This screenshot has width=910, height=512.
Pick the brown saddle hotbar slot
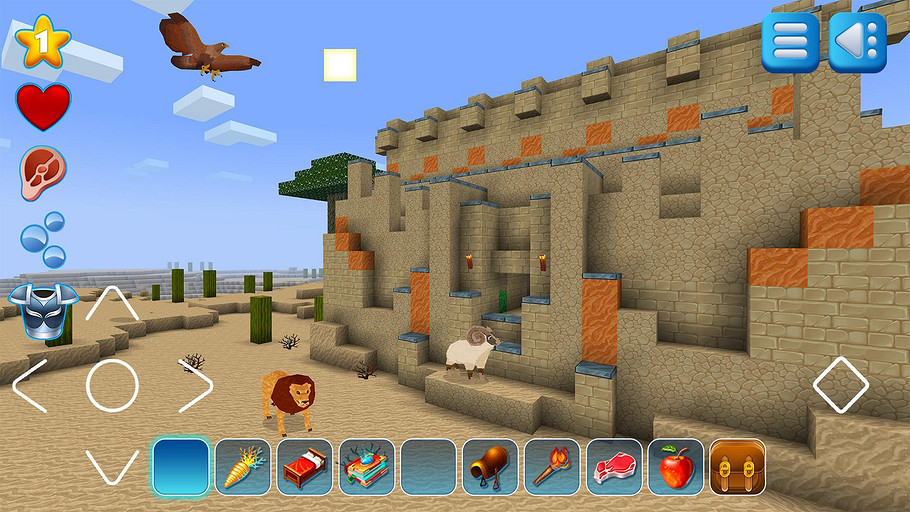(490, 466)
